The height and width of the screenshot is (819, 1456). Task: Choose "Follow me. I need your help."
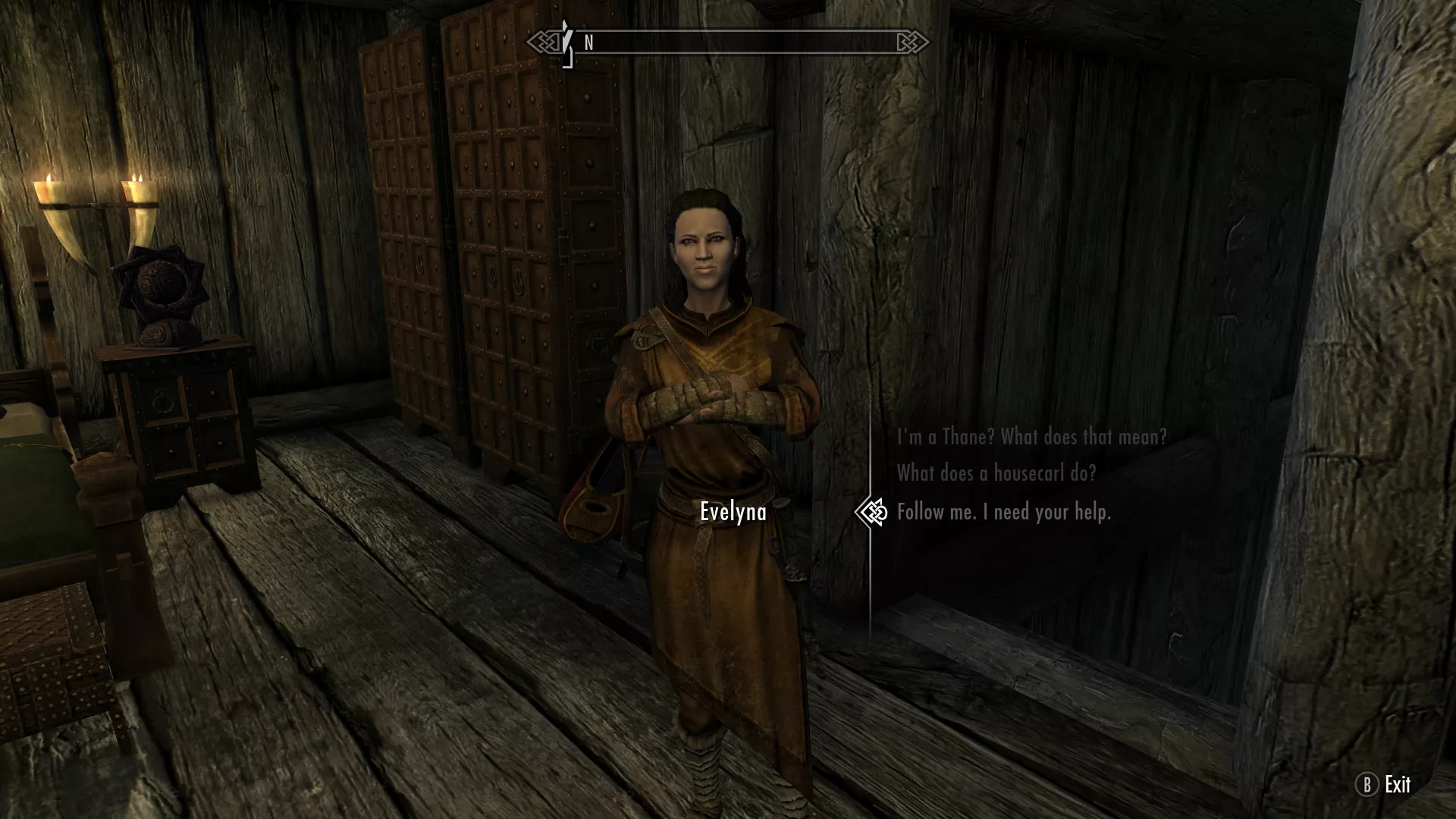(x=1003, y=513)
